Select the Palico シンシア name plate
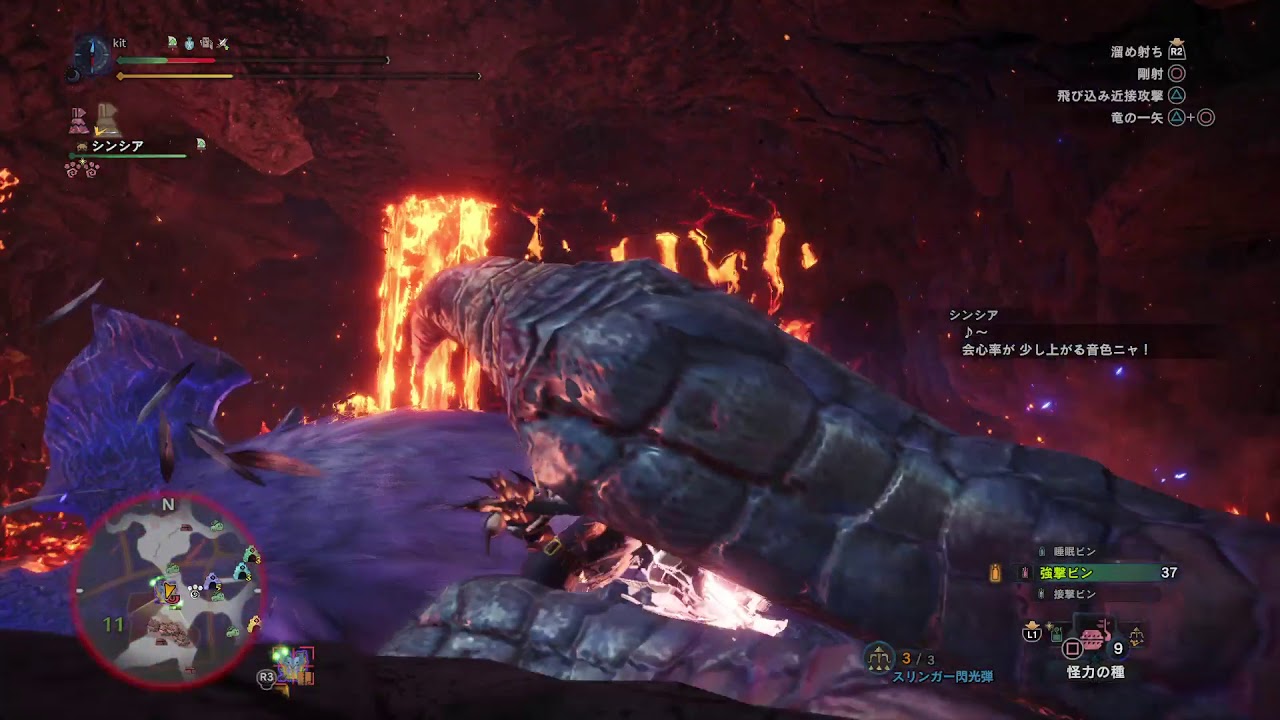Screen dimensions: 1280x720 click(118, 146)
